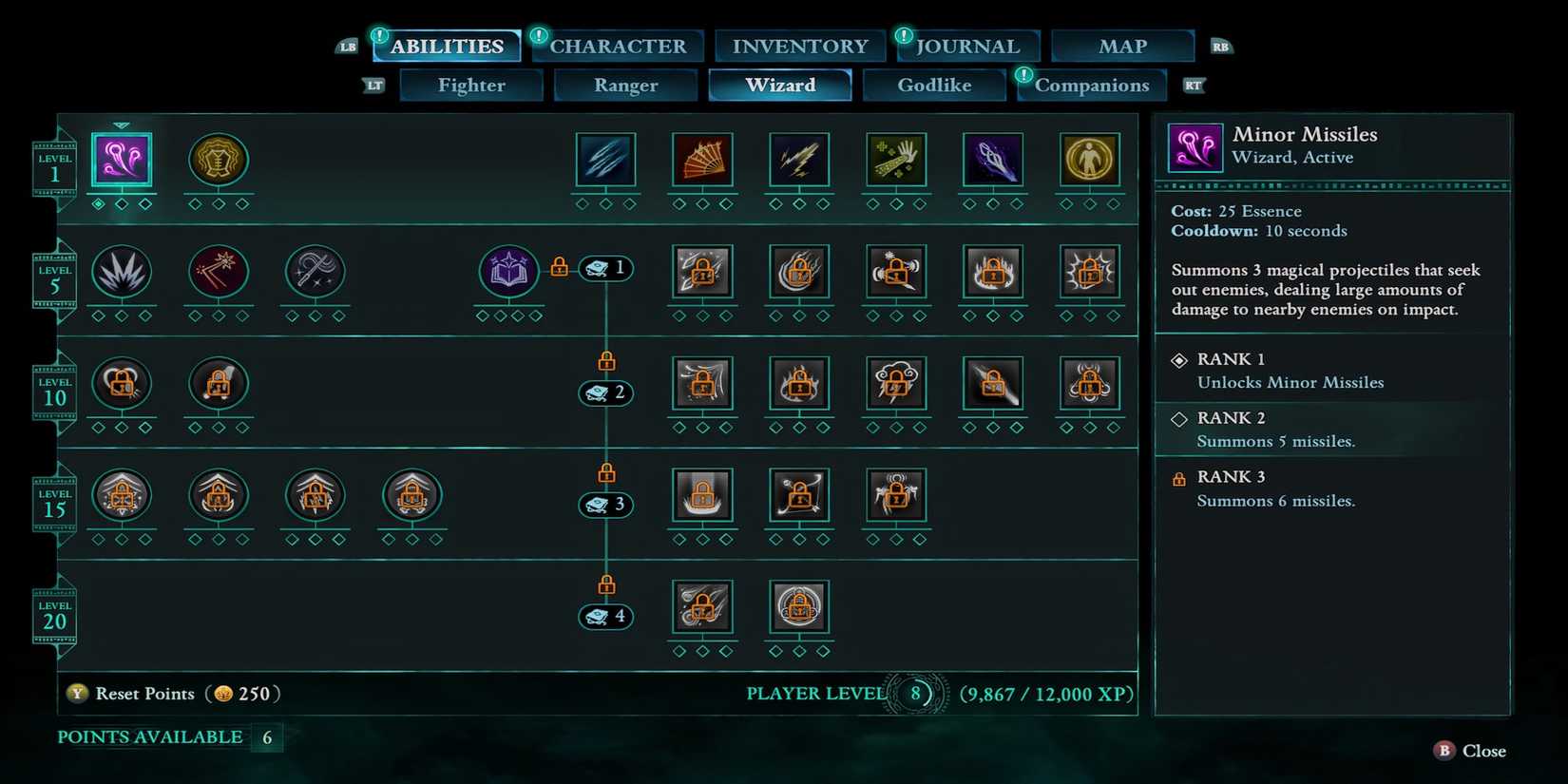The width and height of the screenshot is (1568, 784).
Task: Click the flaming fan ability icon
Action: [x=702, y=162]
